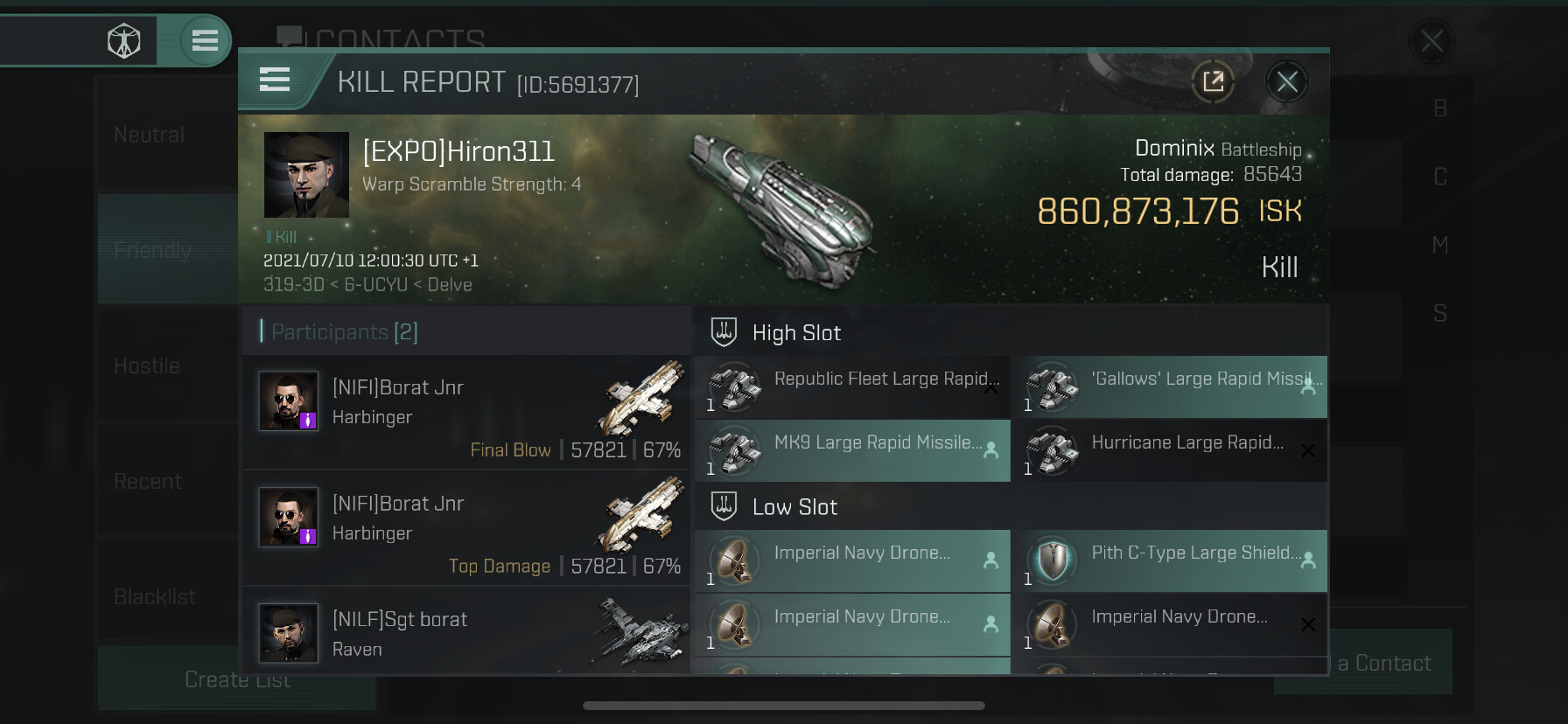Select the 'Gallows' Large Rapid Missile module
Screen dimensions: 1568x724
[x=1169, y=387]
